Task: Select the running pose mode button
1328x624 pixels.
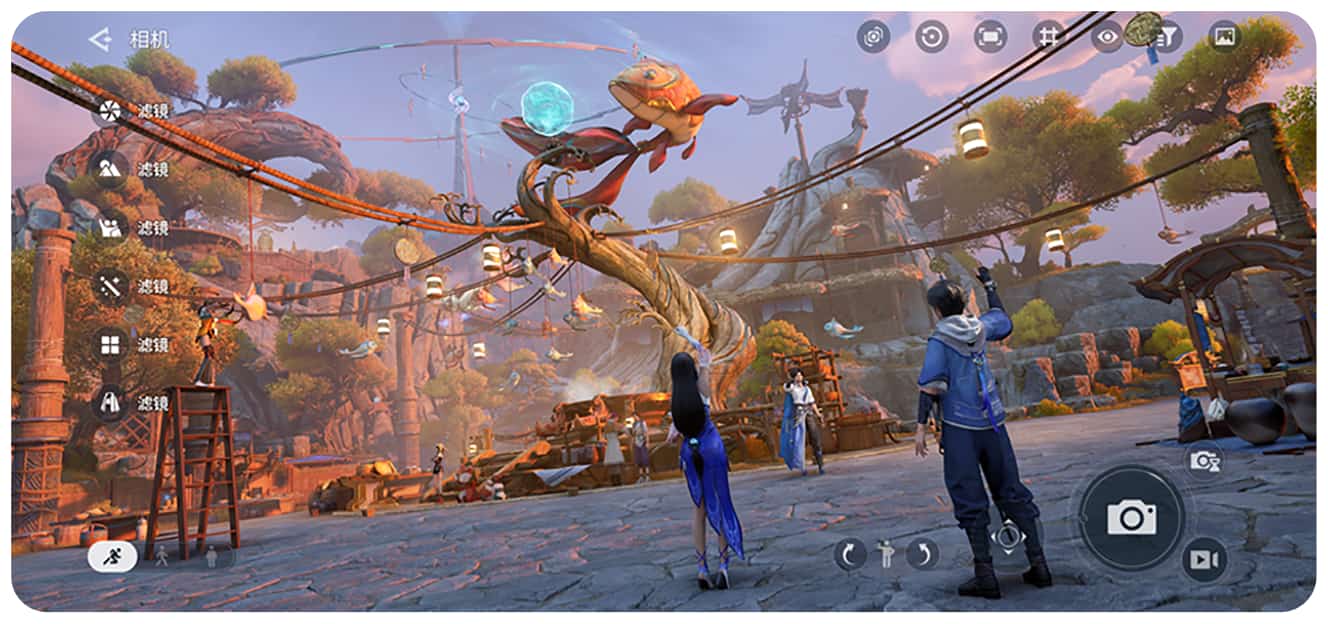Action: point(112,556)
